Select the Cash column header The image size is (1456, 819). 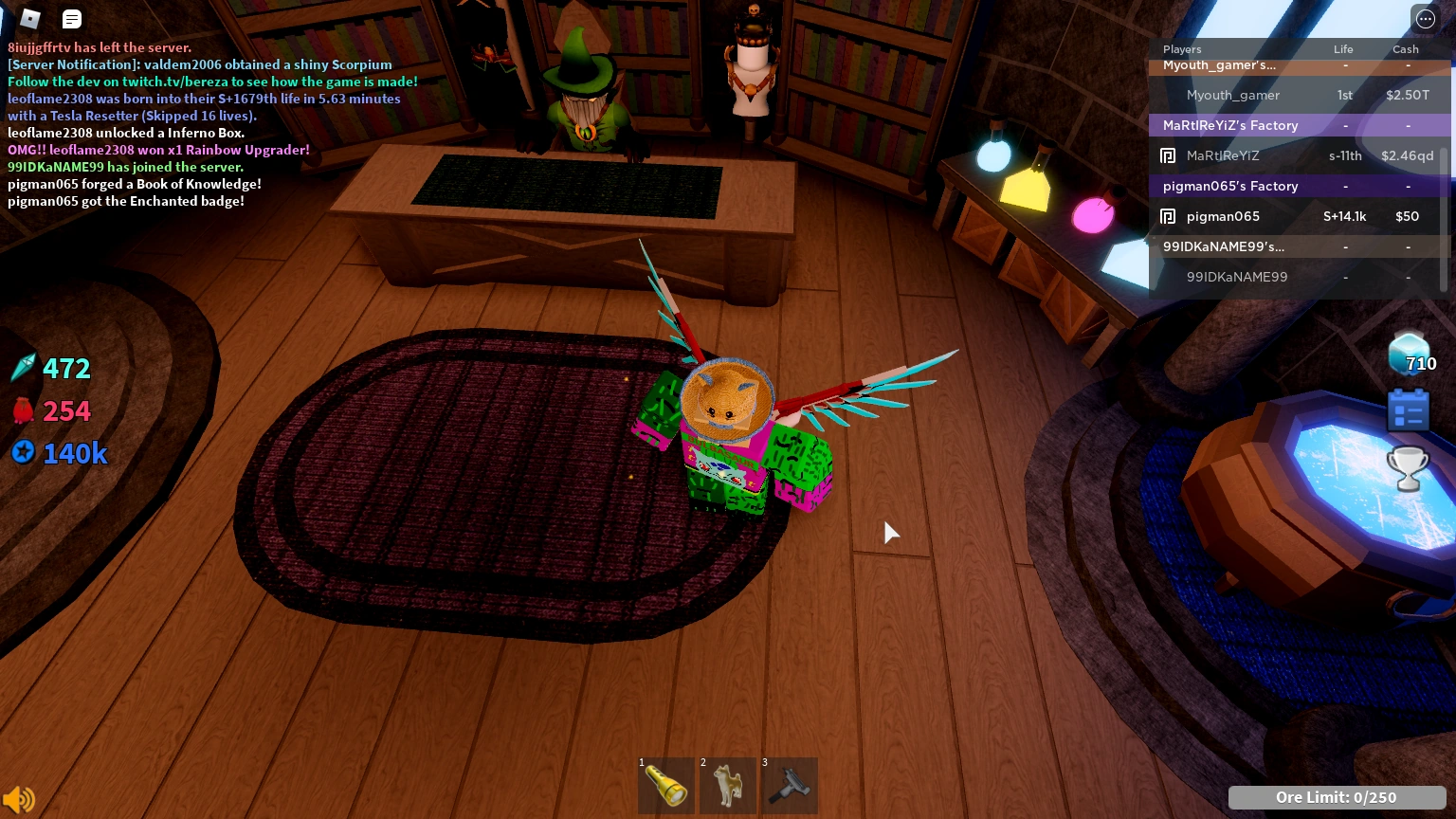tap(1405, 49)
